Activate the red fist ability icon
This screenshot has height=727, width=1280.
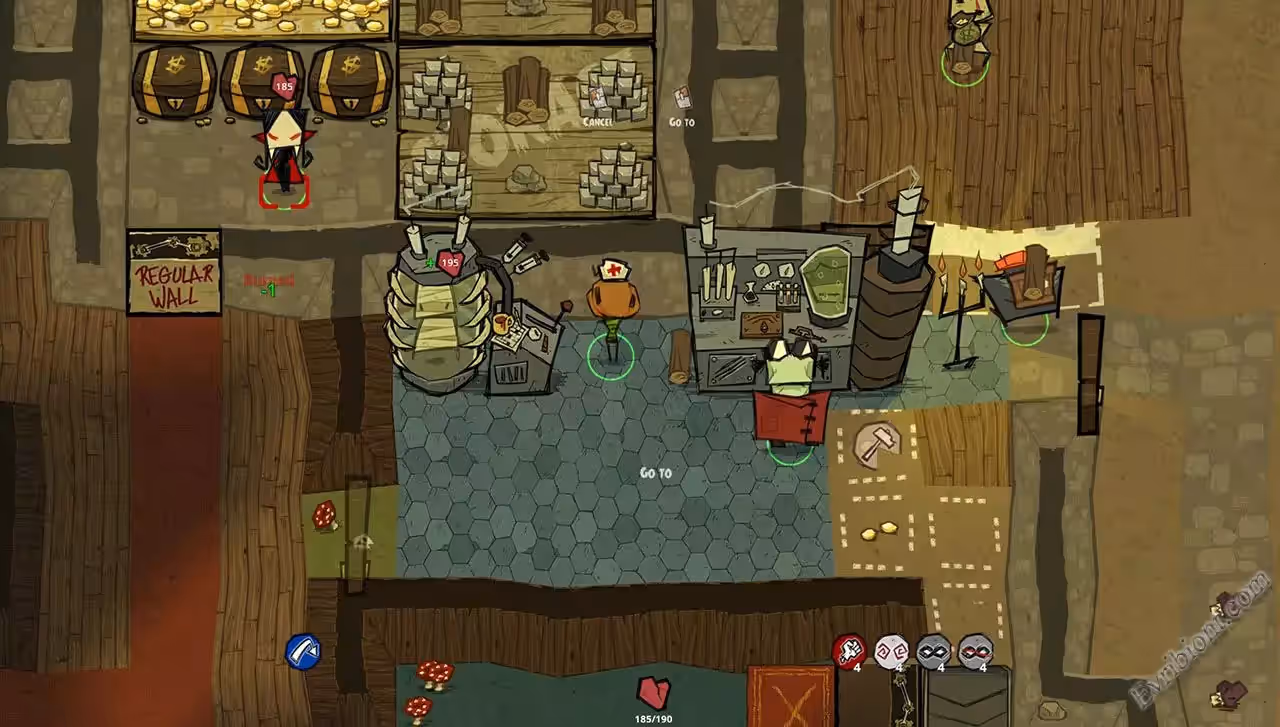click(x=849, y=650)
